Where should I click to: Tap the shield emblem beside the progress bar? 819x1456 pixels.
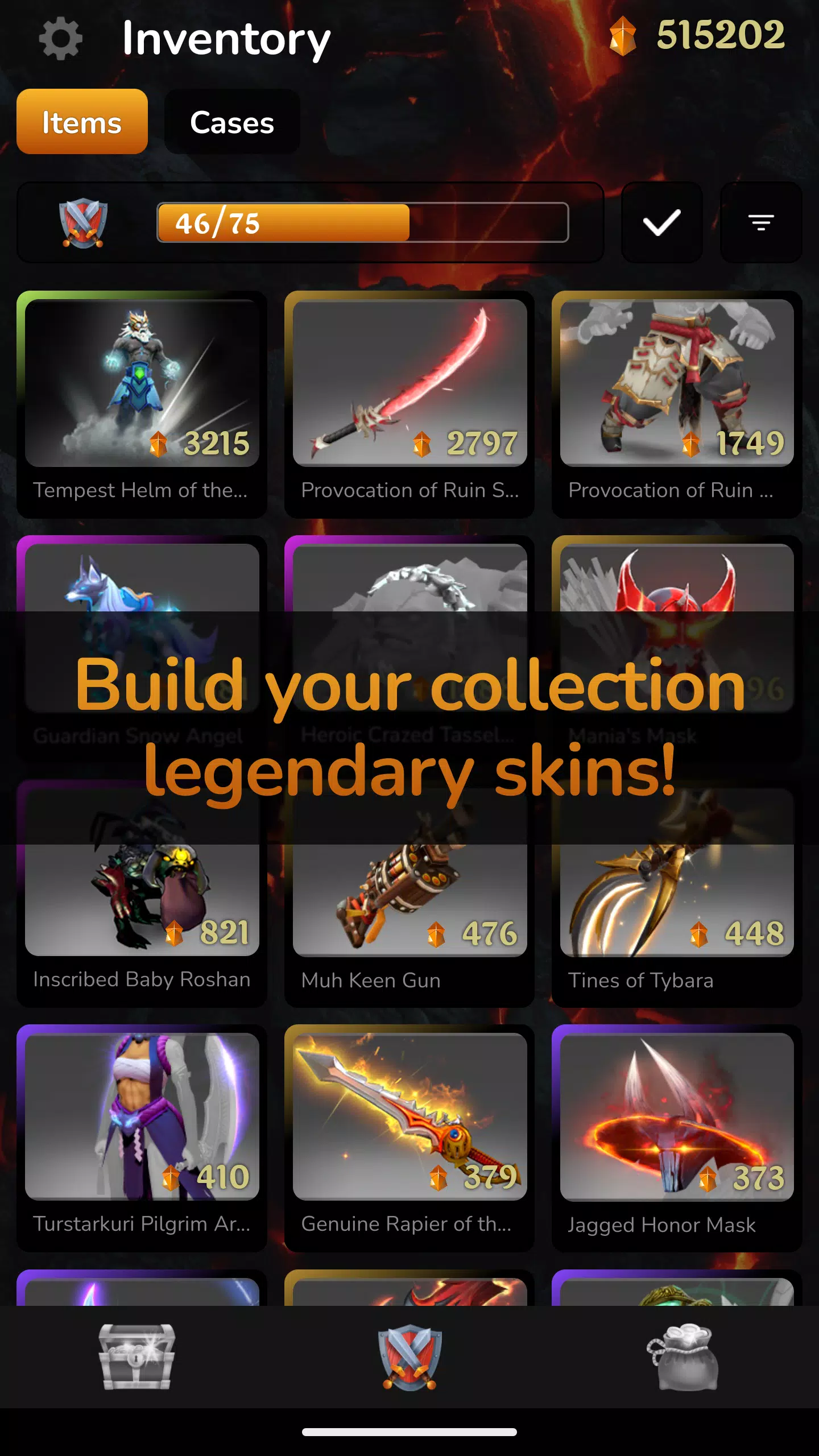tap(84, 223)
